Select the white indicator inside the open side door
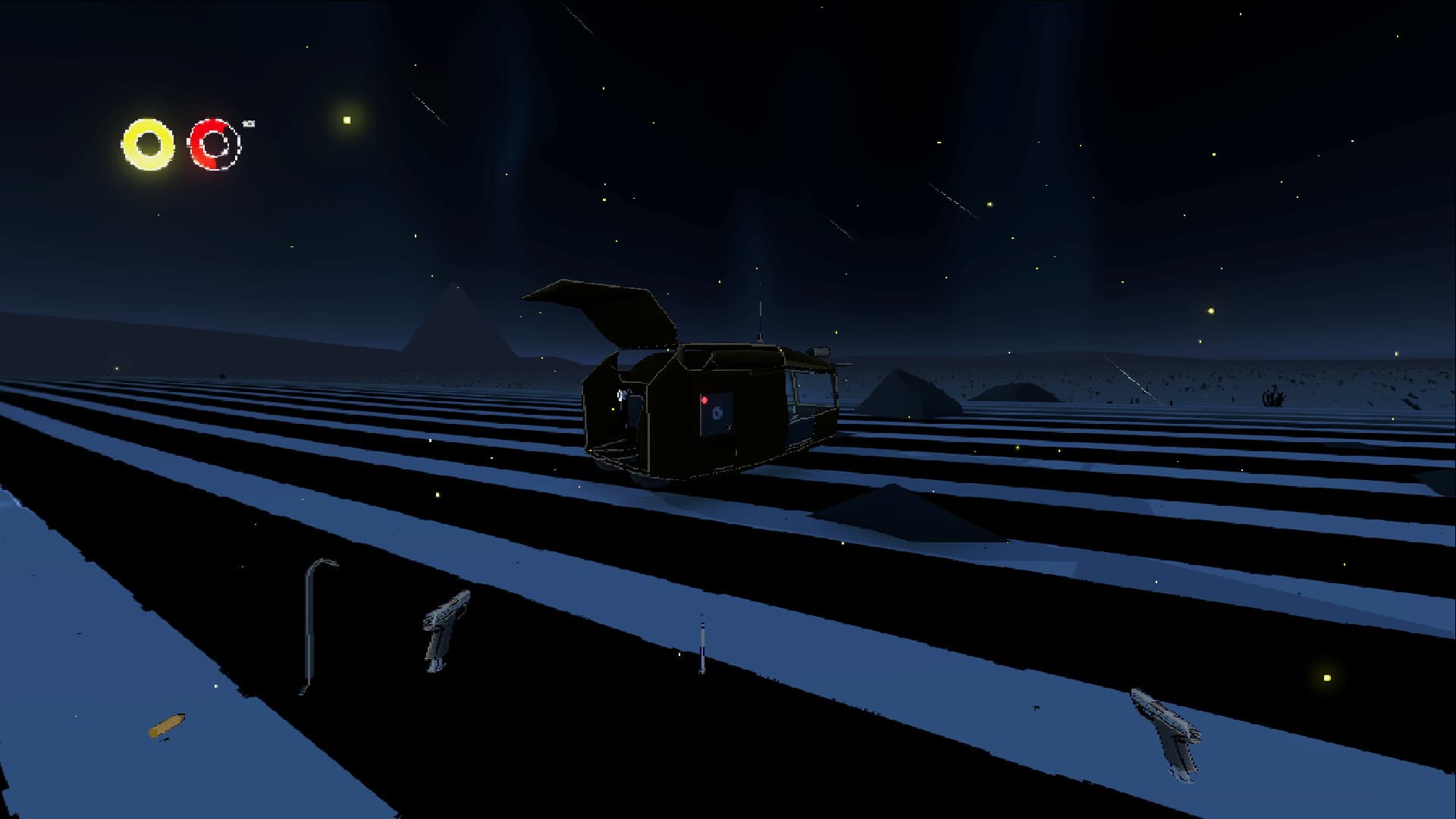The height and width of the screenshot is (819, 1456). (x=620, y=394)
